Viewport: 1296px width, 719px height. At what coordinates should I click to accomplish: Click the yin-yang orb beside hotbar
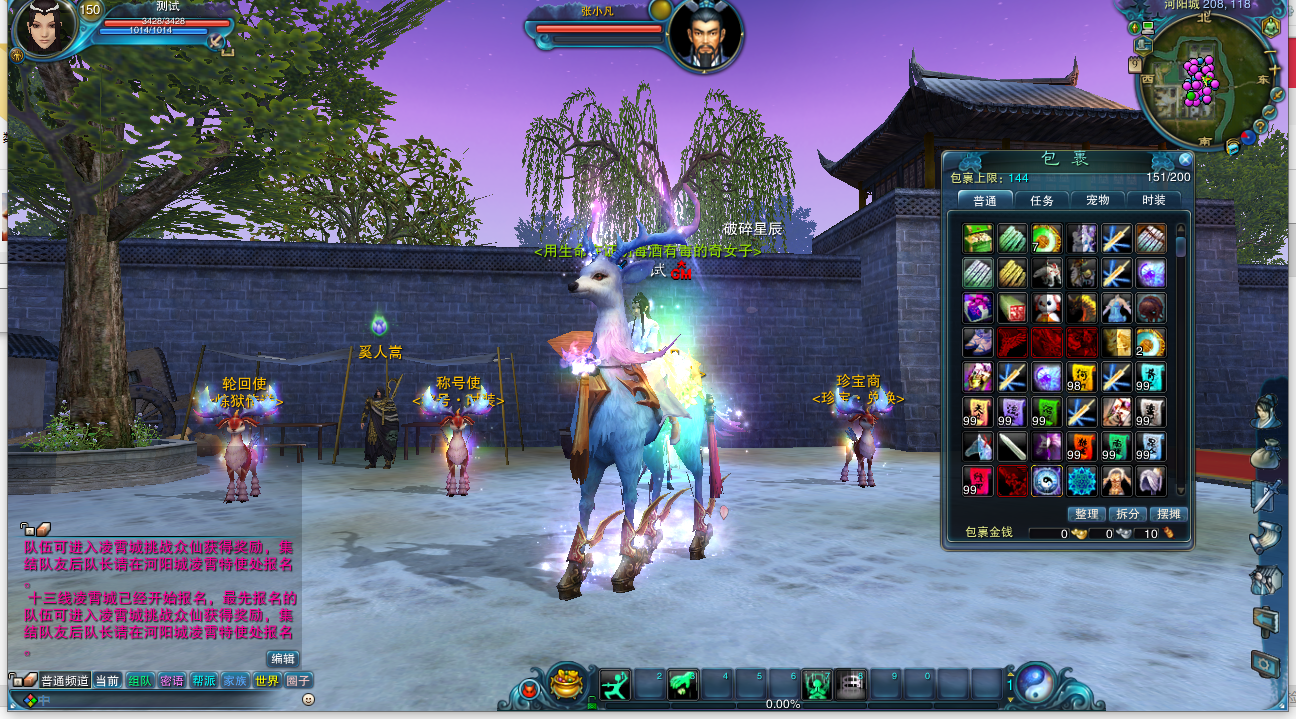(1036, 683)
